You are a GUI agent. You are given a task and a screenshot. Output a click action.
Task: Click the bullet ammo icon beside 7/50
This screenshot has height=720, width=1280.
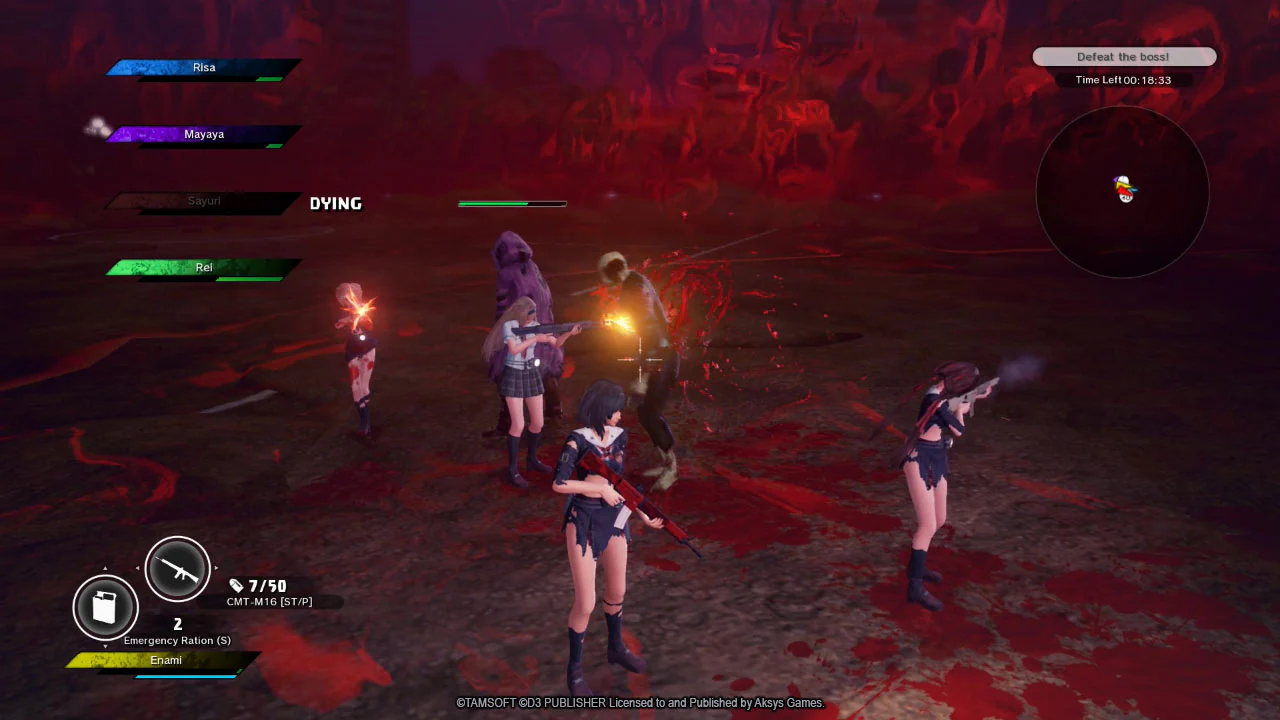[237, 587]
